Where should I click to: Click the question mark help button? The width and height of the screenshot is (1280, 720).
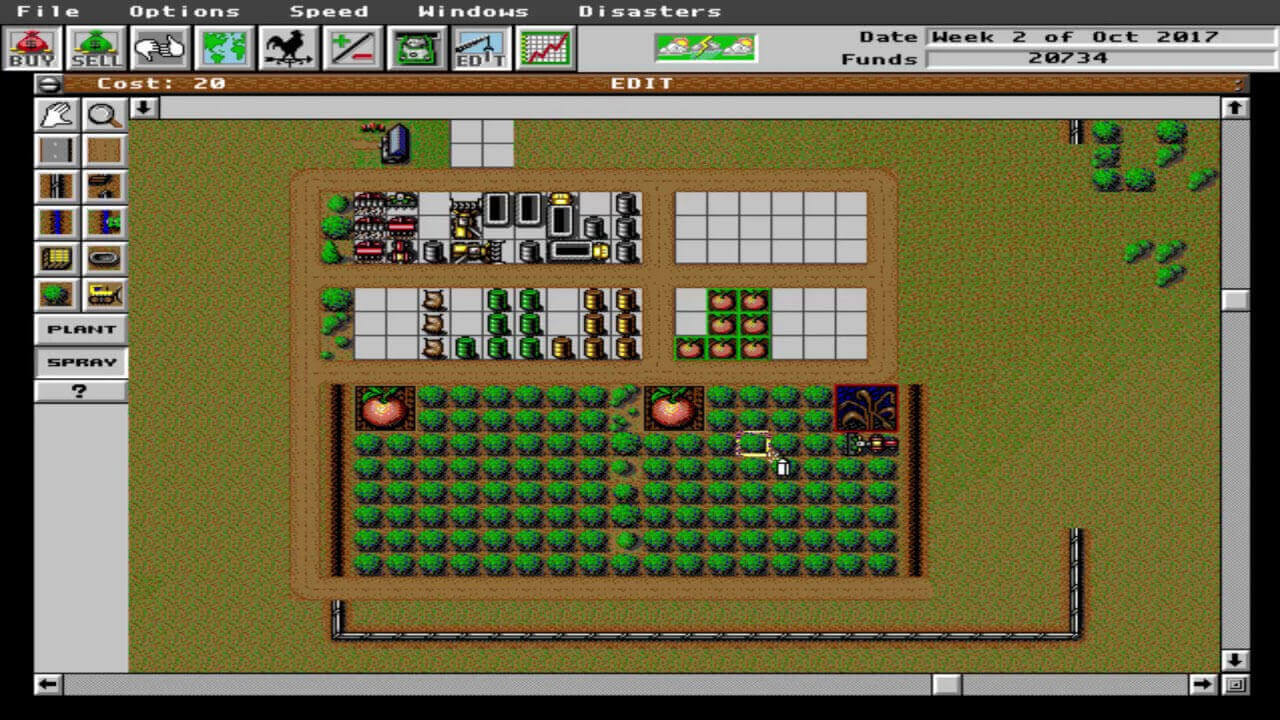[x=79, y=391]
